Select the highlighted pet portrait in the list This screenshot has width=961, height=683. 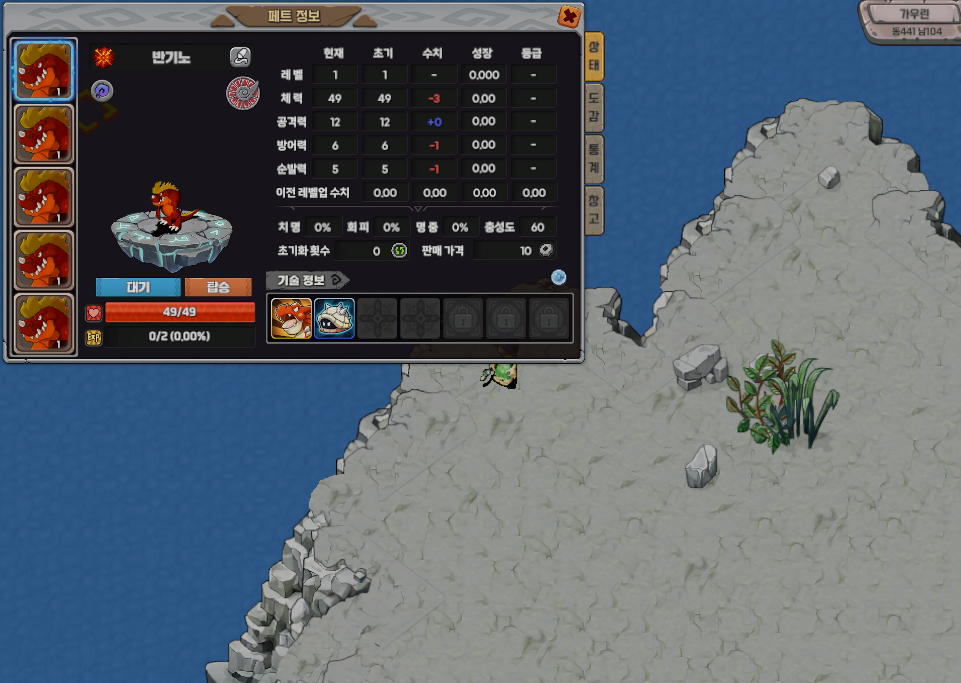point(44,70)
